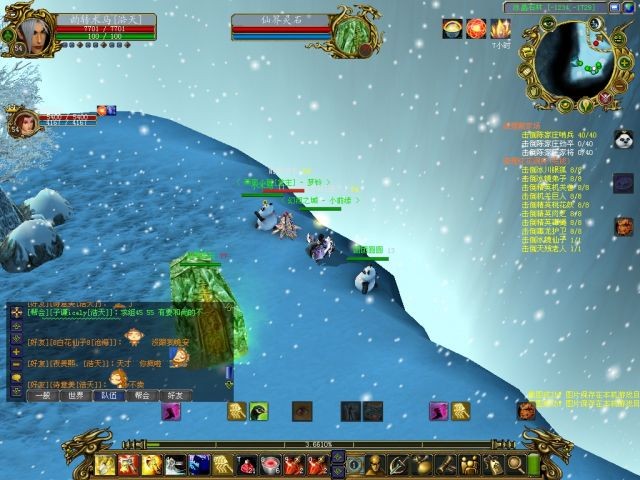Viewport: 640px width, 480px height.
Task: Open the 队伍 chat channel tab
Action: coord(109,395)
